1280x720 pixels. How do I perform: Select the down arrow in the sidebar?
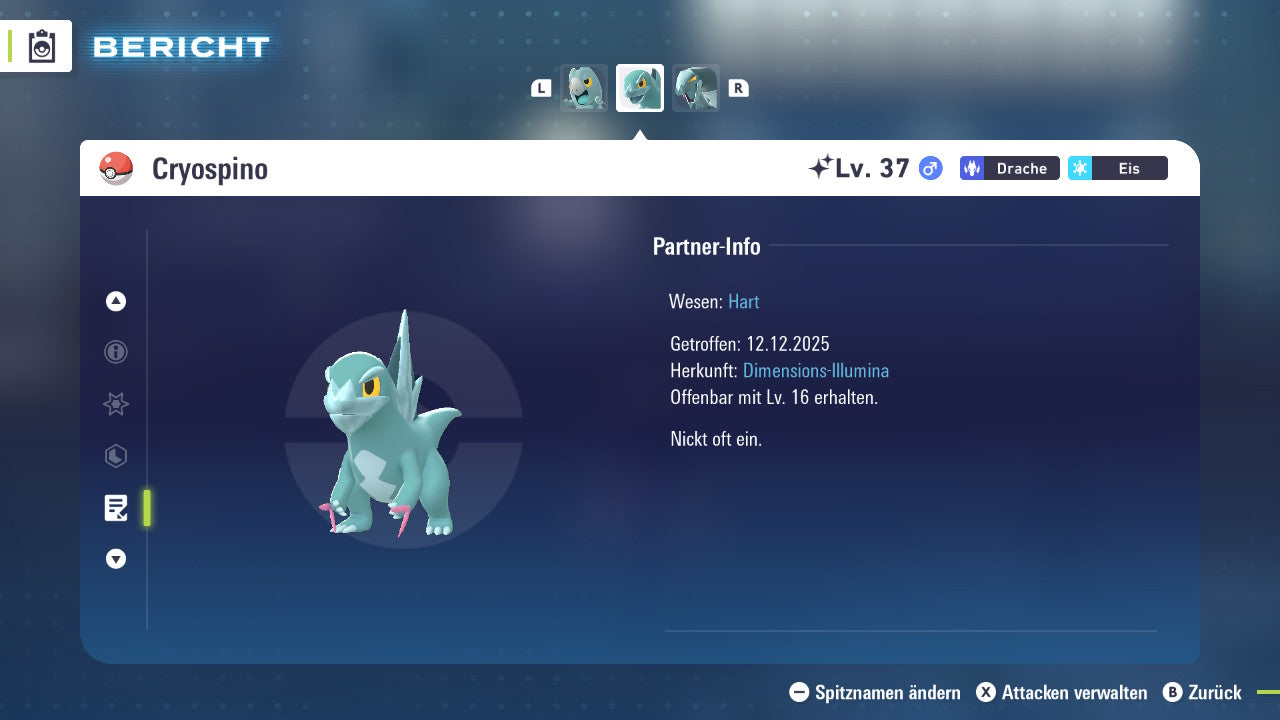point(115,559)
